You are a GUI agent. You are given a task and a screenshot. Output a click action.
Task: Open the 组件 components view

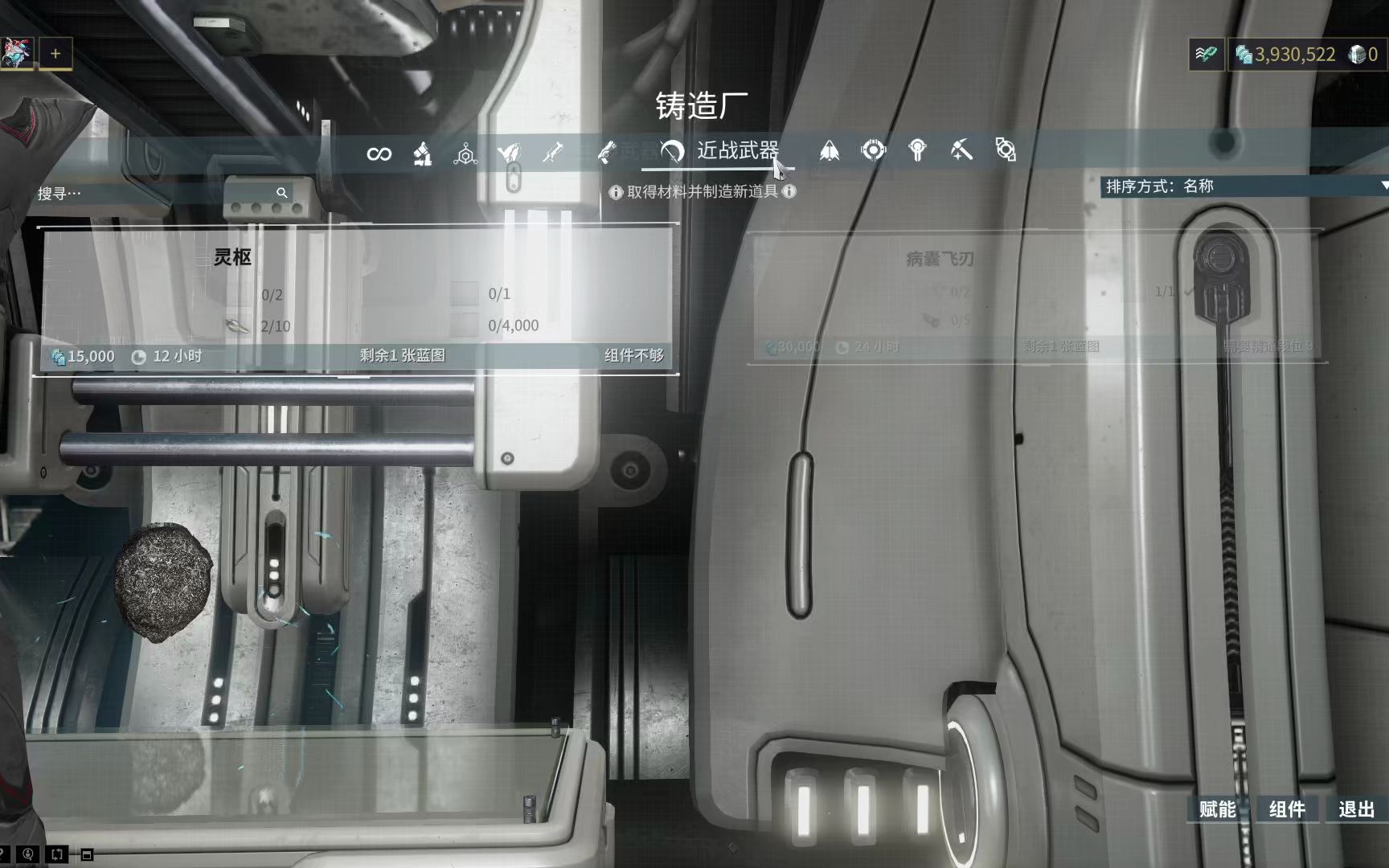1287,809
